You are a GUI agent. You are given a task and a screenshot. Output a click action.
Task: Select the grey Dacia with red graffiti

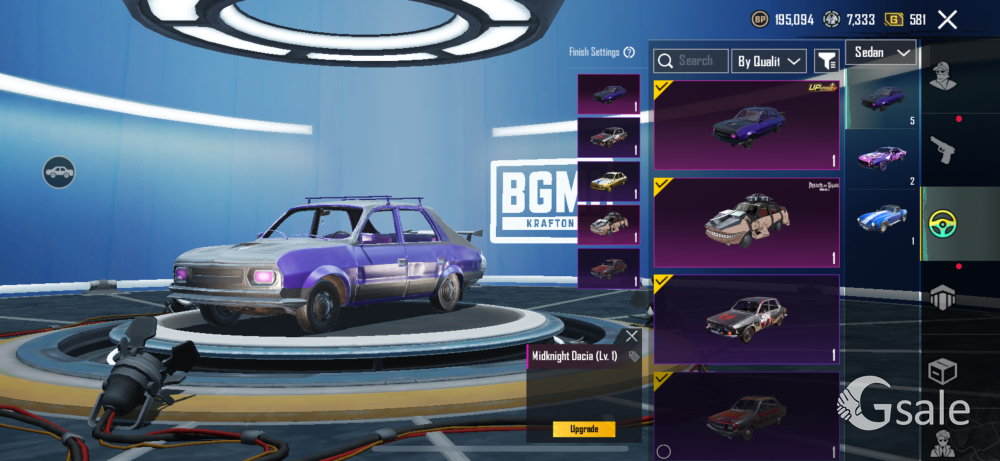(x=746, y=318)
